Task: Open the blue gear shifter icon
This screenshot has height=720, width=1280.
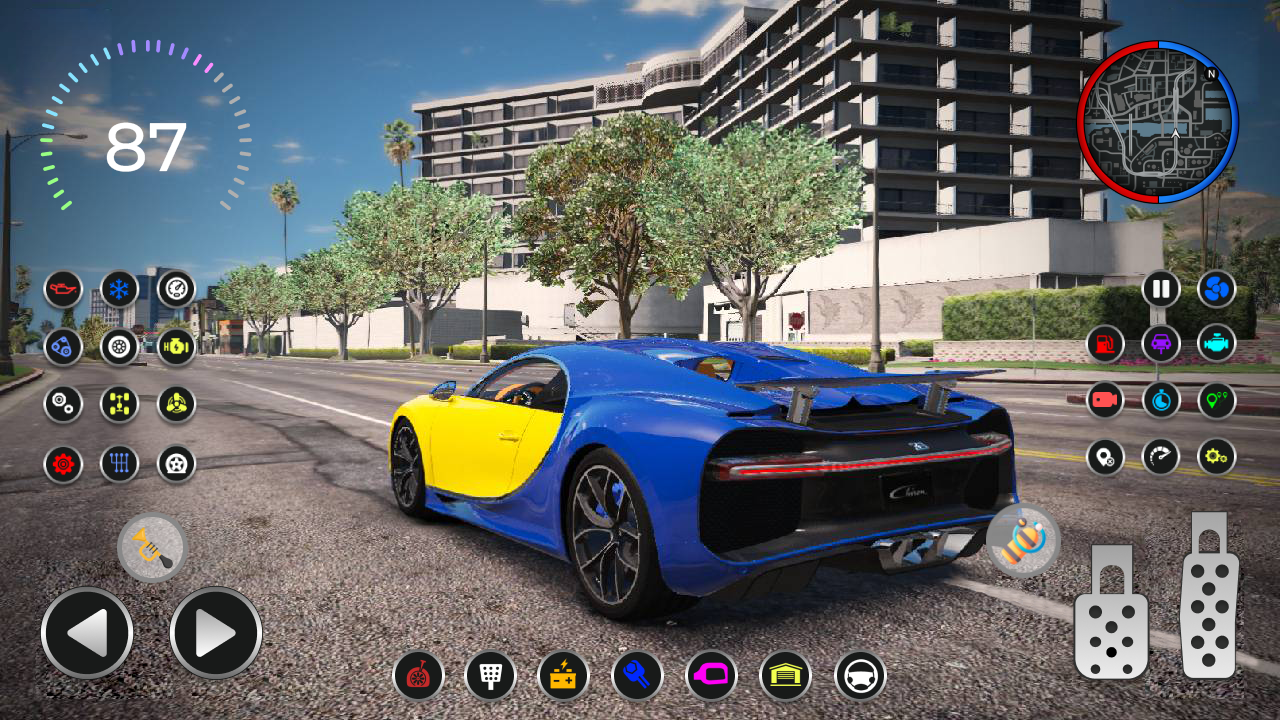Action: (120, 464)
